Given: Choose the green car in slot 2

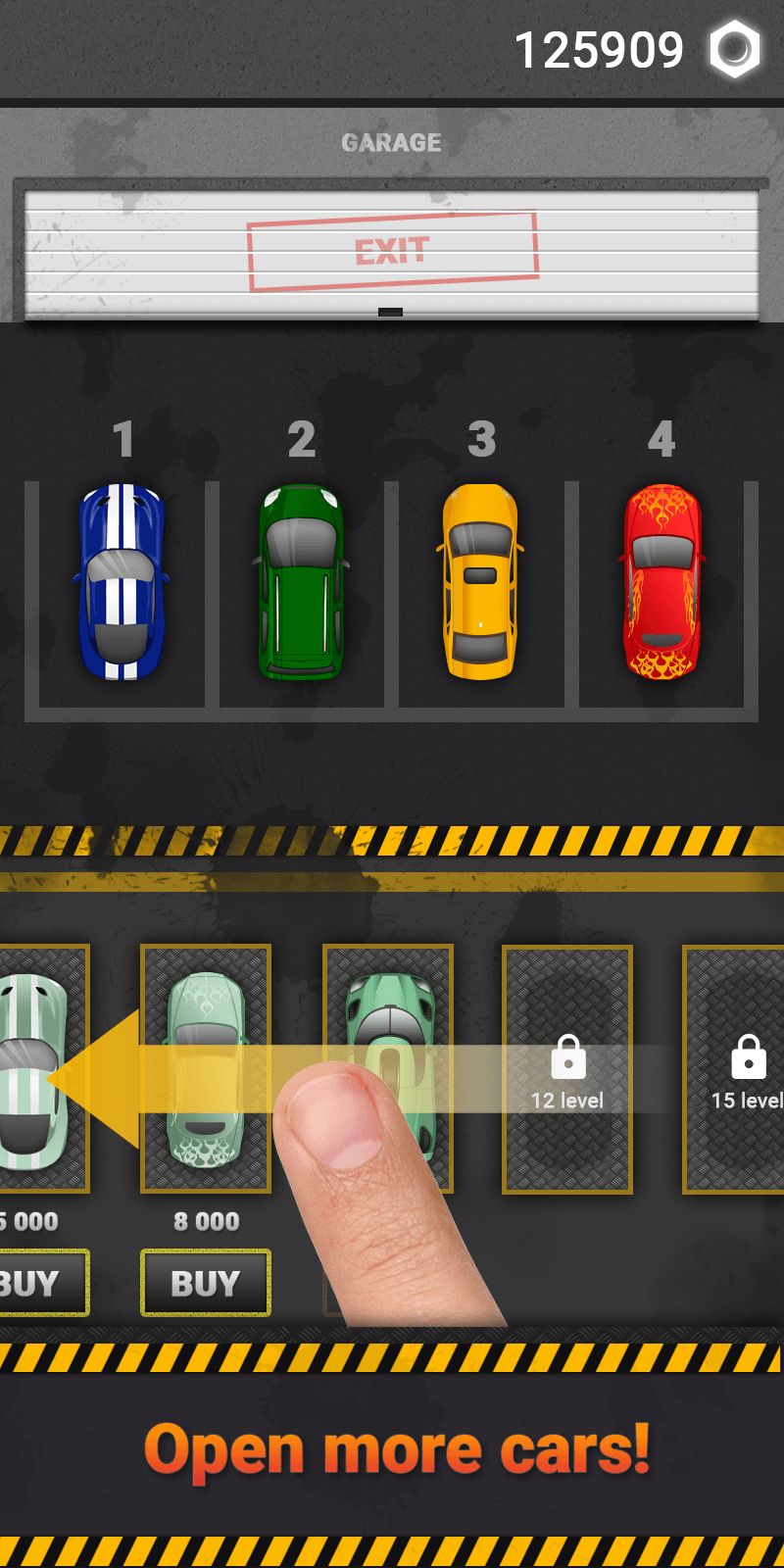Looking at the screenshot, I should point(302,581).
